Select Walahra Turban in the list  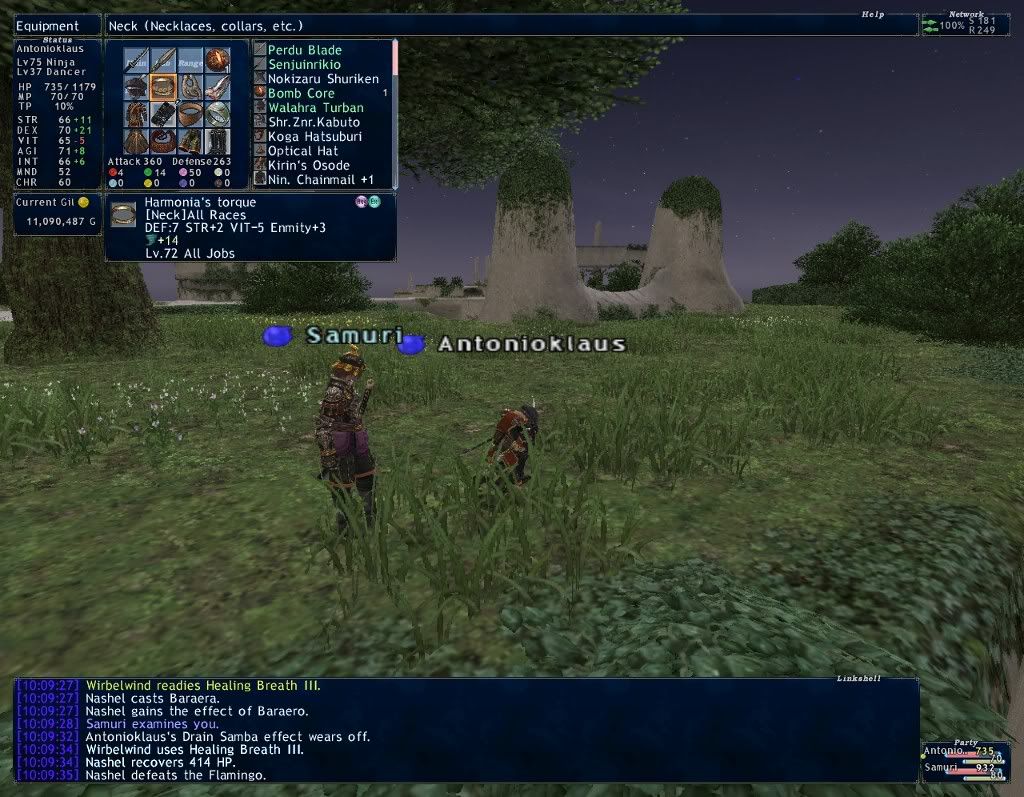click(x=314, y=108)
